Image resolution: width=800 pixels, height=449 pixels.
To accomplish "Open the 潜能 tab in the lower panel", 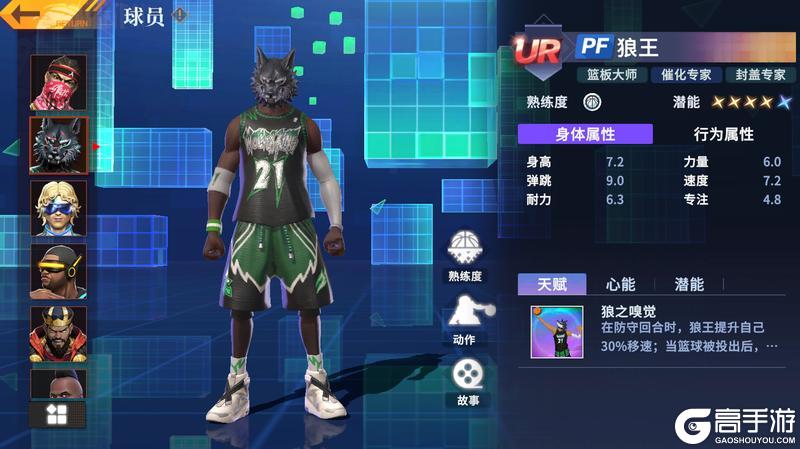I will [689, 284].
